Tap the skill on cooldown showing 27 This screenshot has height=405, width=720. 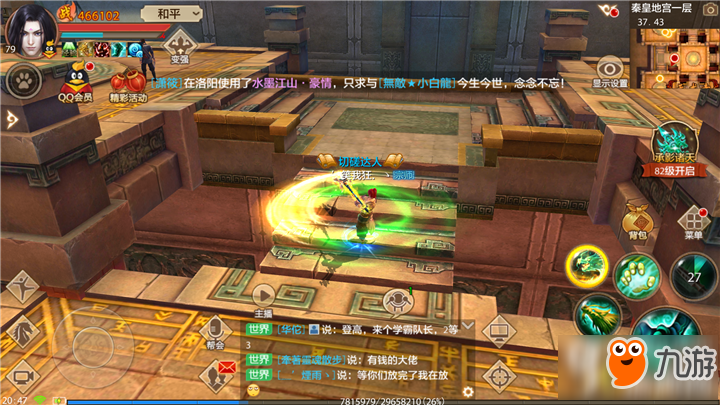[x=692, y=272]
